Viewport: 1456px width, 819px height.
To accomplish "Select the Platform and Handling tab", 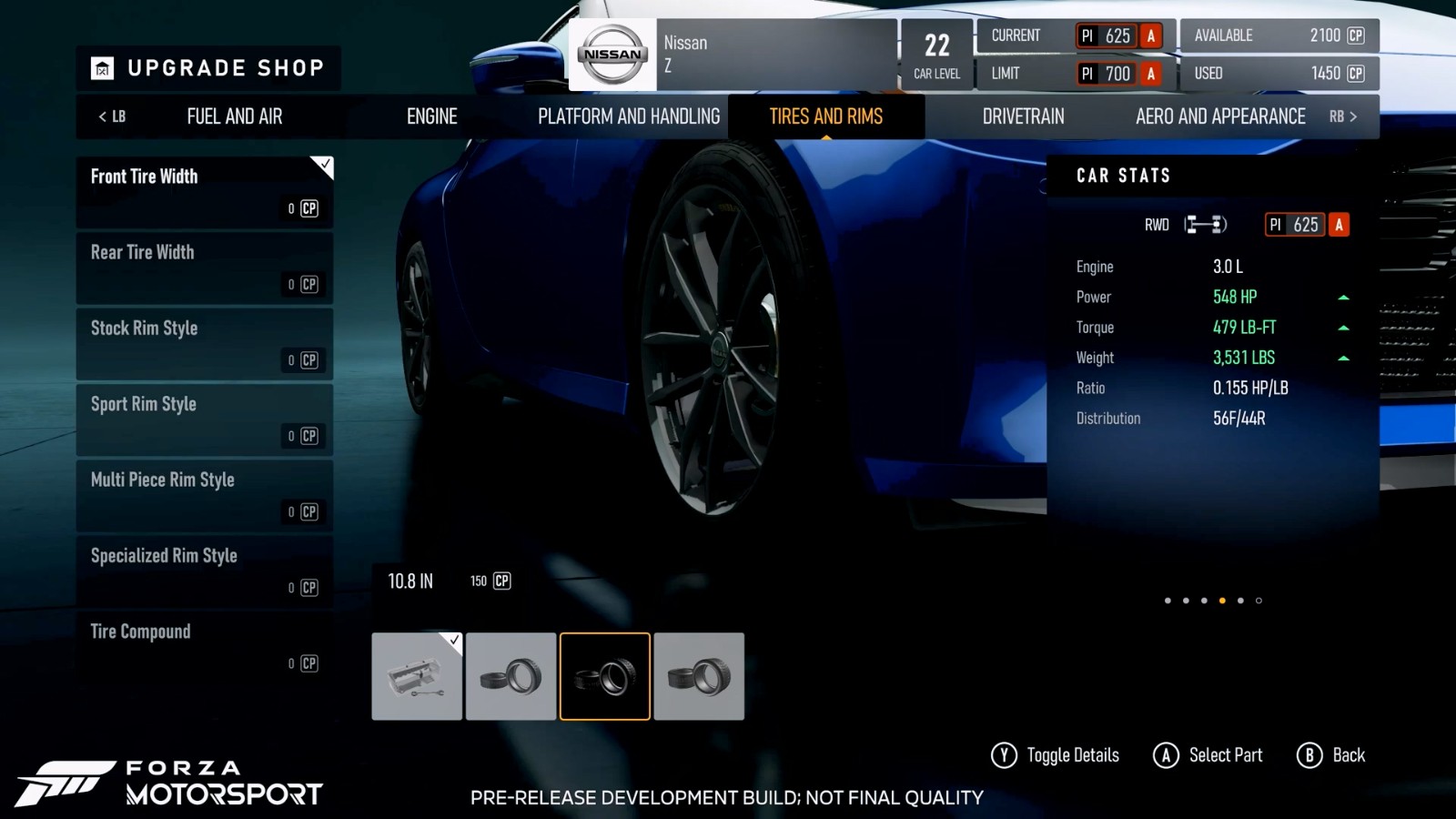I will pos(629,116).
